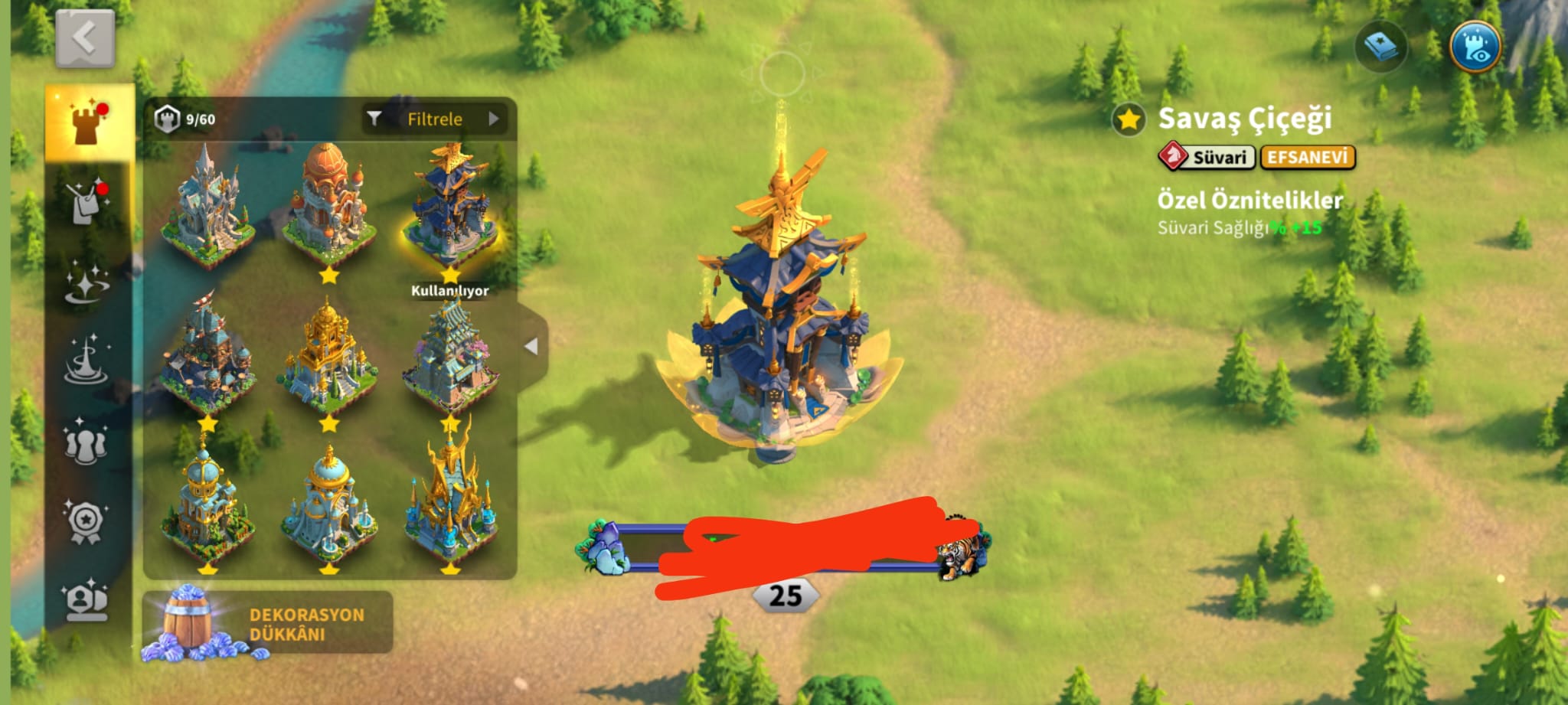Viewport: 1568px width, 705px height.
Task: Go back using the arrow button
Action: [85, 38]
